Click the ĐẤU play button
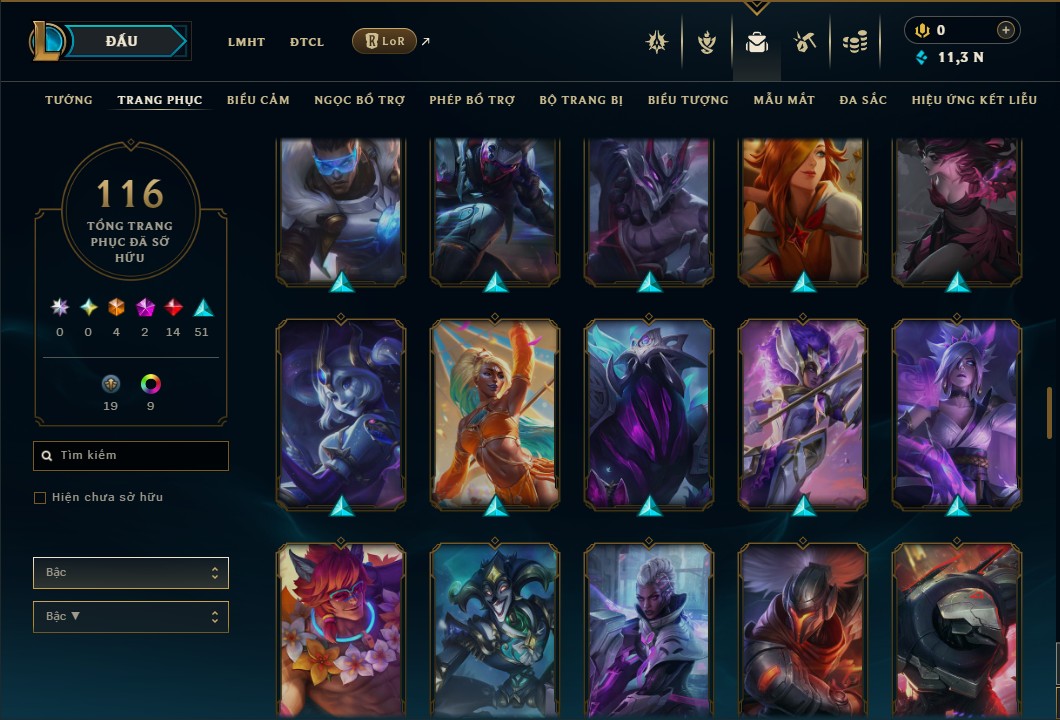Image resolution: width=1060 pixels, height=720 pixels. [x=122, y=41]
